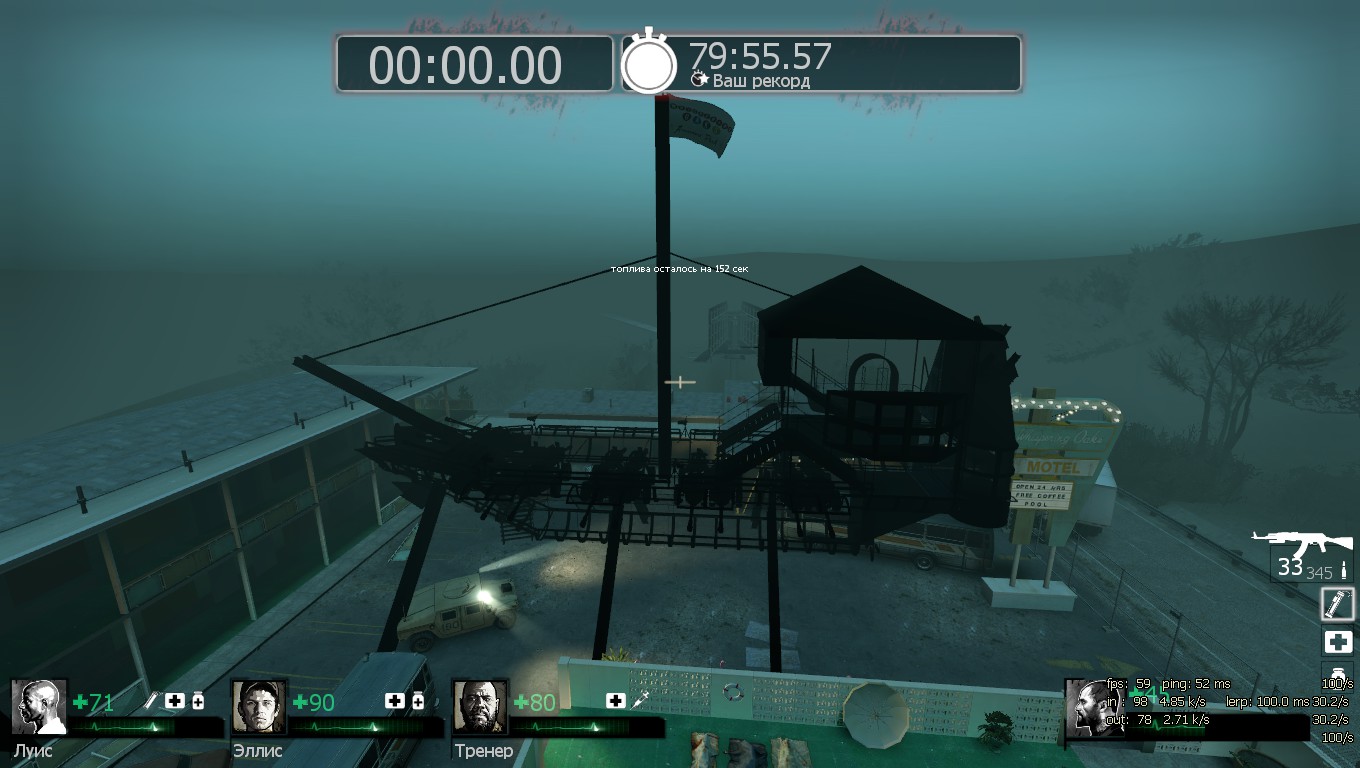Pick the pain pills bottle slot

(1336, 674)
